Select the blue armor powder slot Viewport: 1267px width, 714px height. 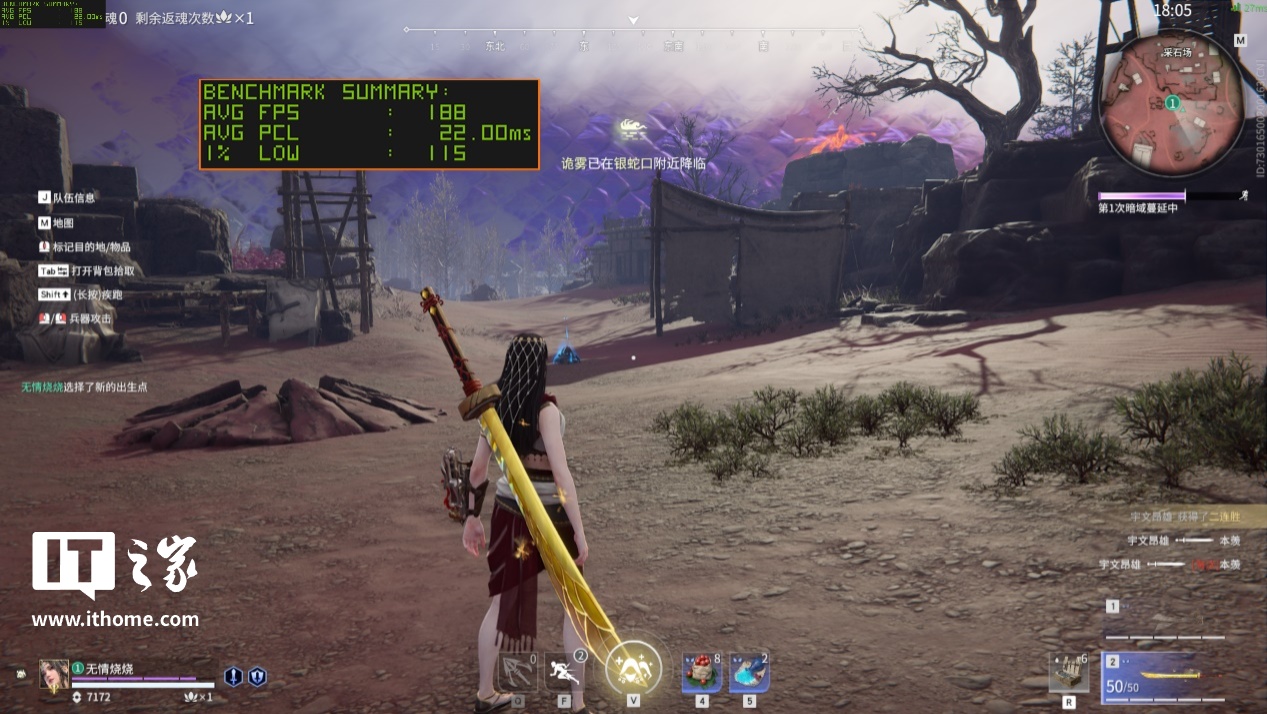click(749, 672)
